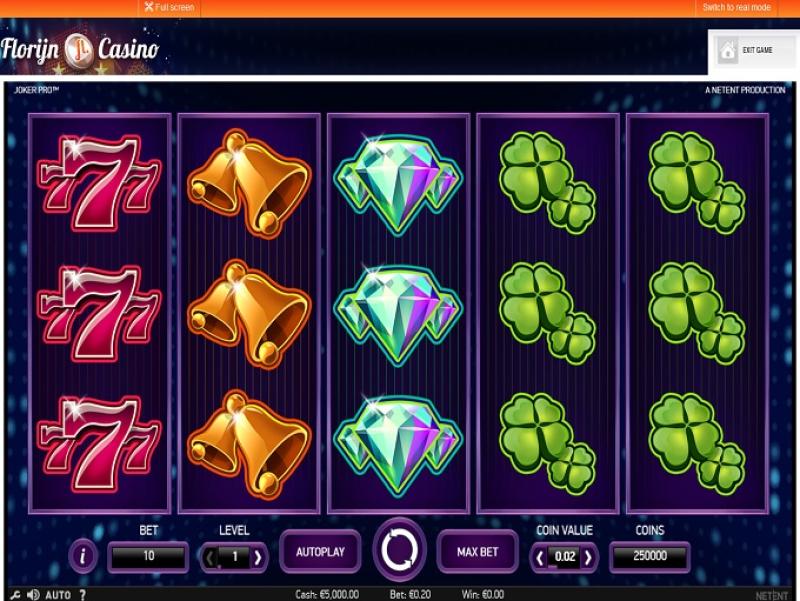Place the Max Bet
Image resolution: width=800 pixels, height=601 pixels.
[x=478, y=551]
